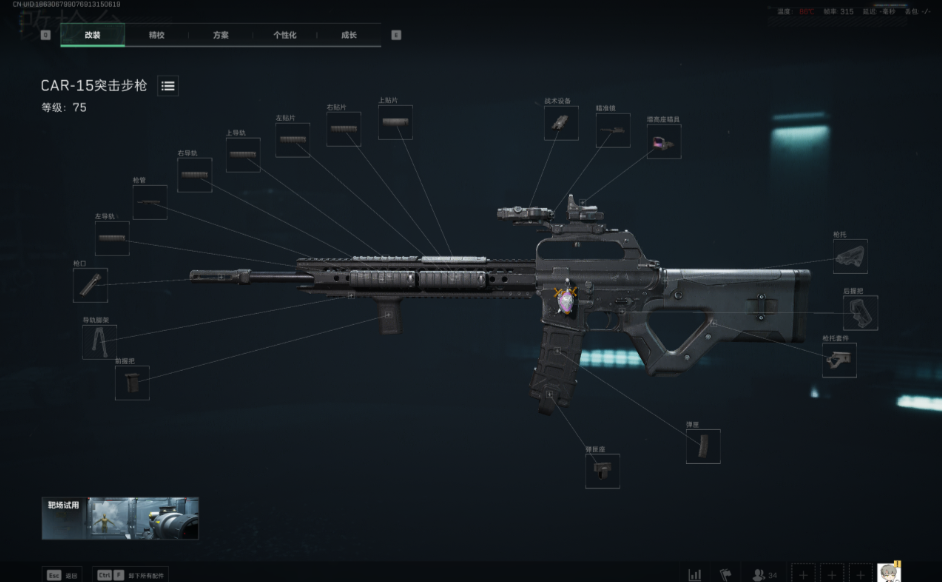Select the 后握把 rear grip slot

tap(860, 313)
